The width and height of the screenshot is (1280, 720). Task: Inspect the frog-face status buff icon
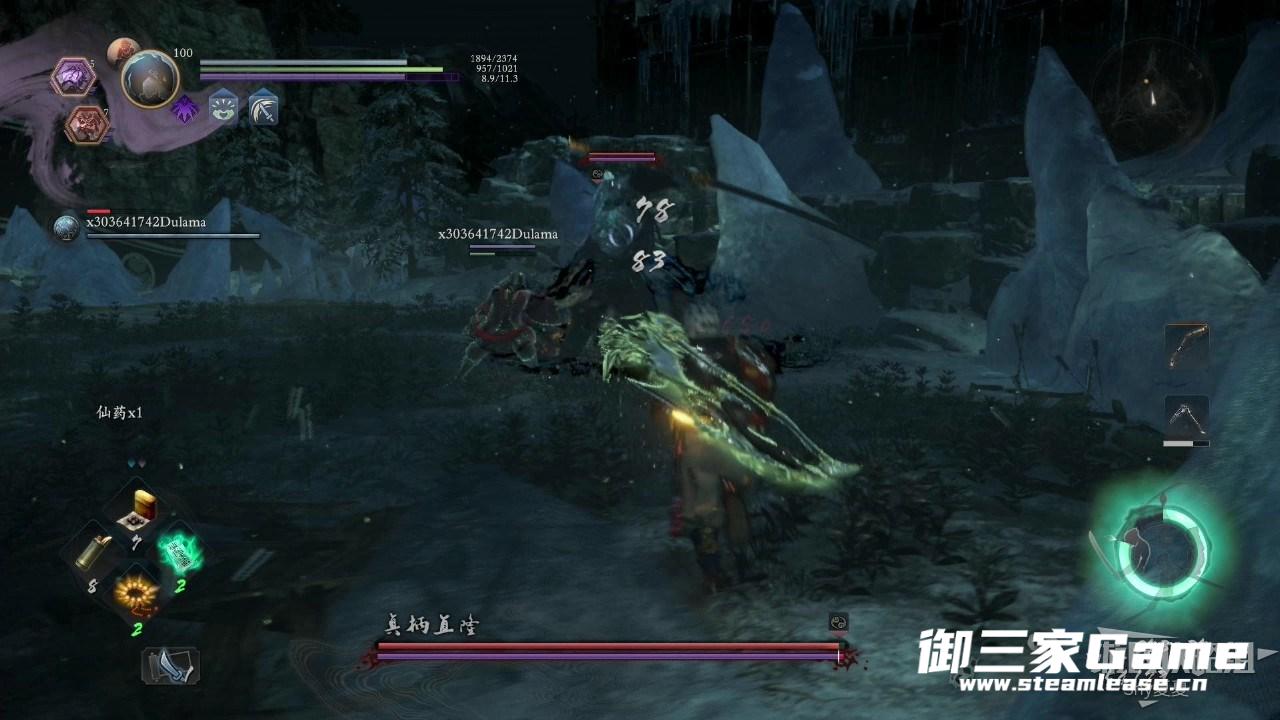tap(223, 108)
